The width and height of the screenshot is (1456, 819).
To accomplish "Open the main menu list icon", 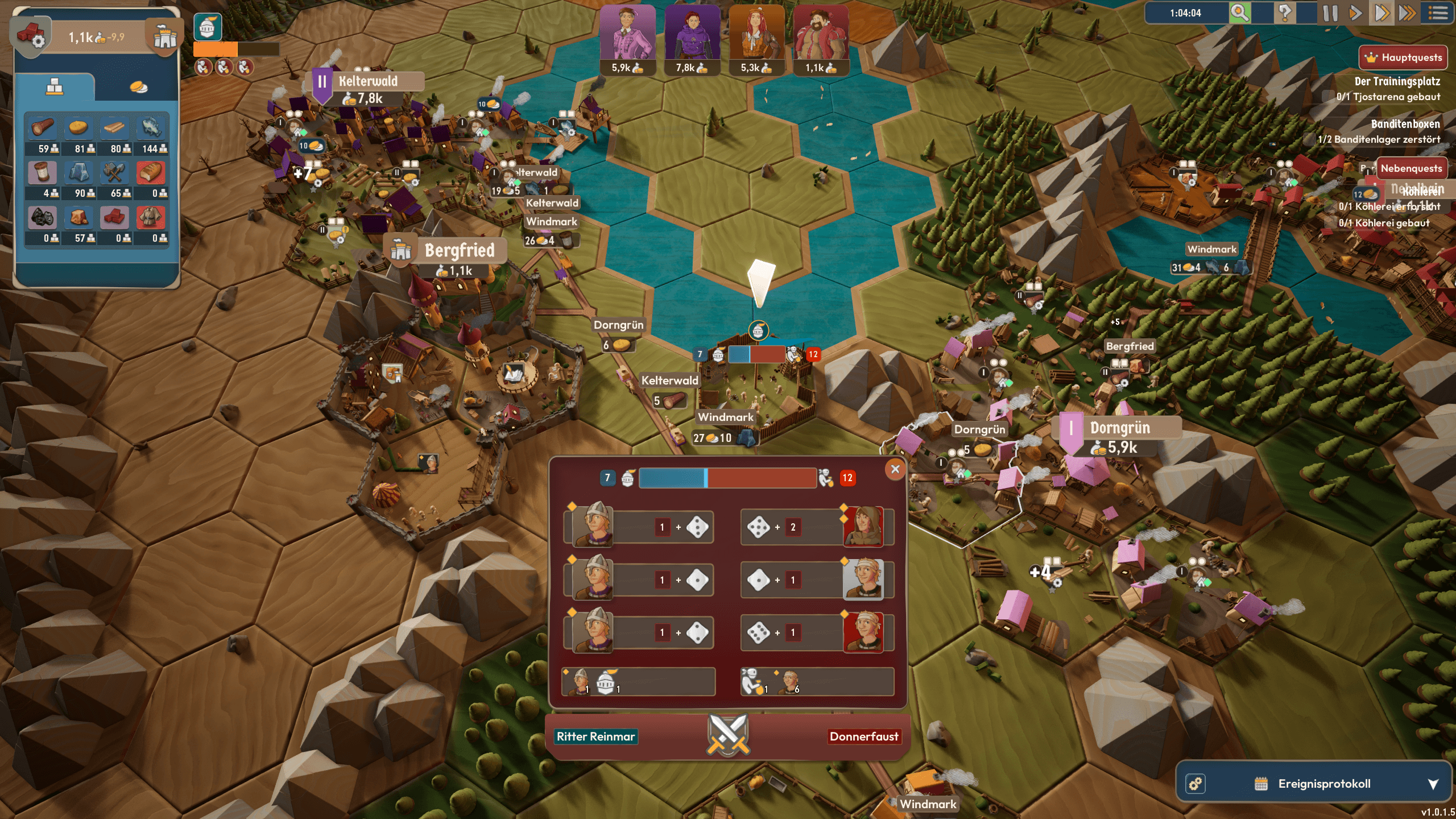I will click(x=1438, y=13).
